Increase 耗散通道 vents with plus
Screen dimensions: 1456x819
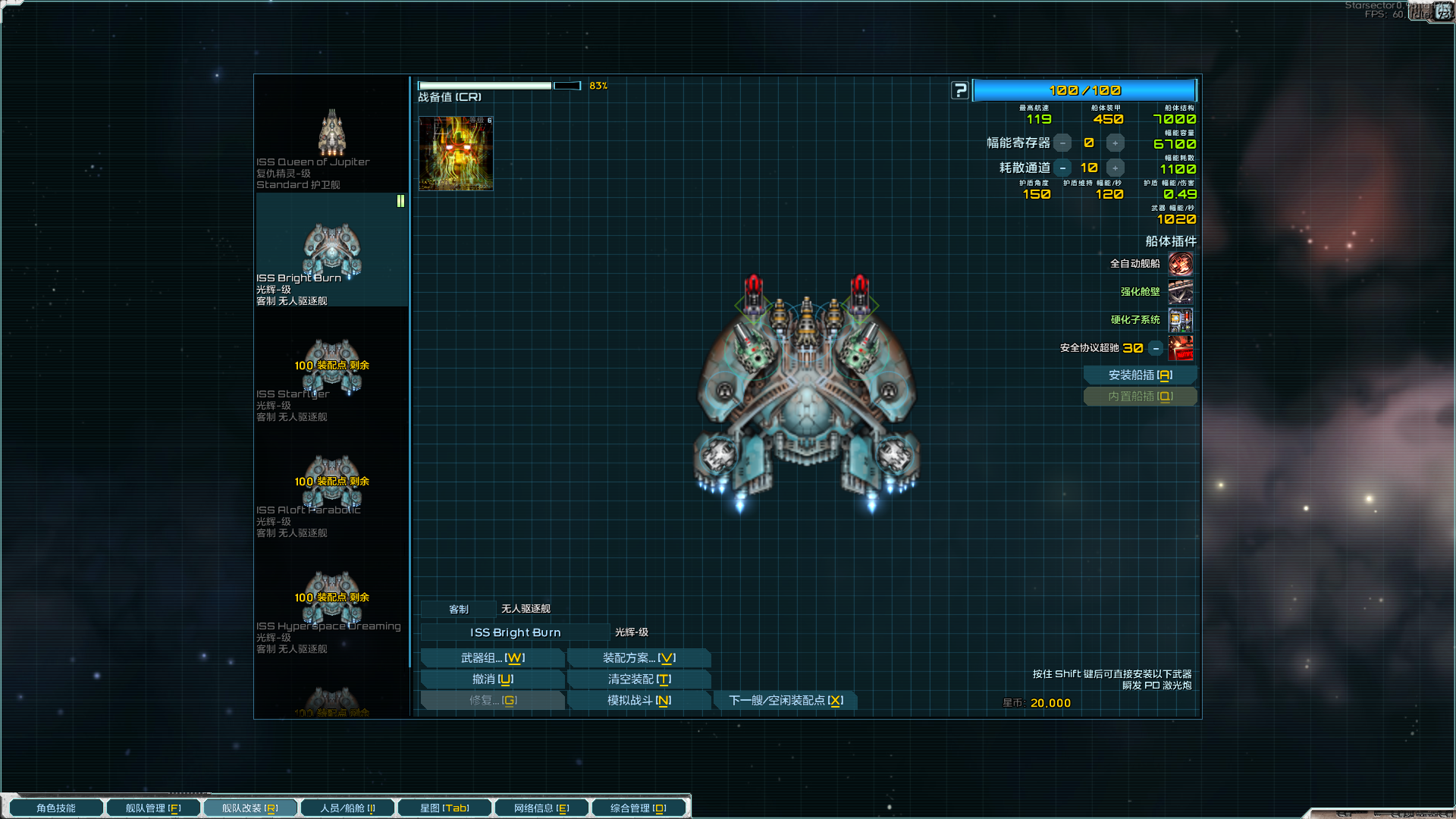pyautogui.click(x=1115, y=168)
